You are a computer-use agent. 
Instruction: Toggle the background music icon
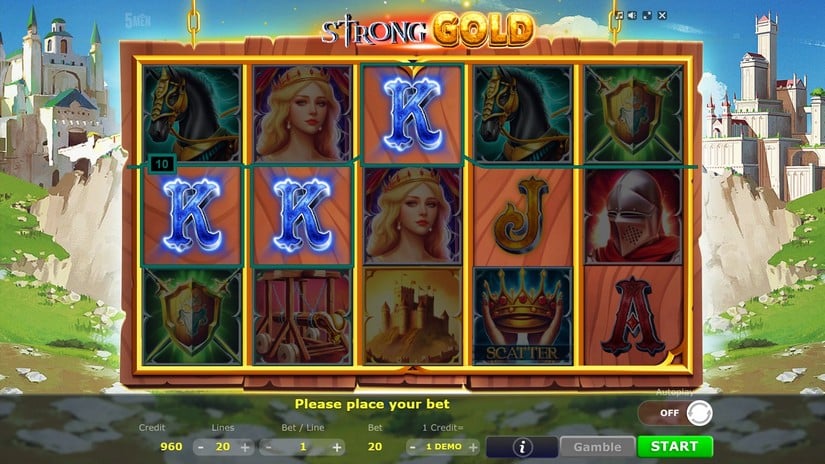click(620, 16)
